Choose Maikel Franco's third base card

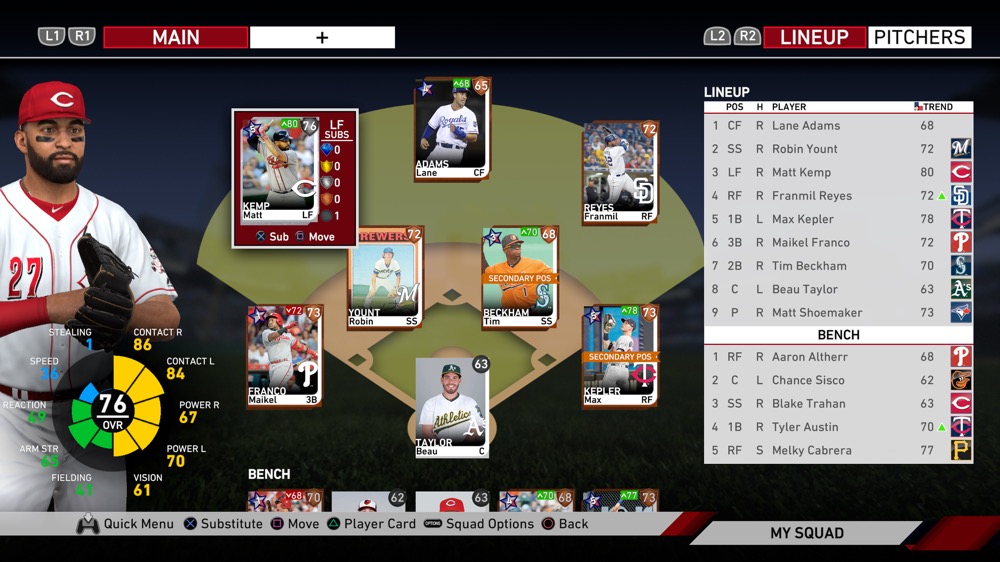pos(285,356)
